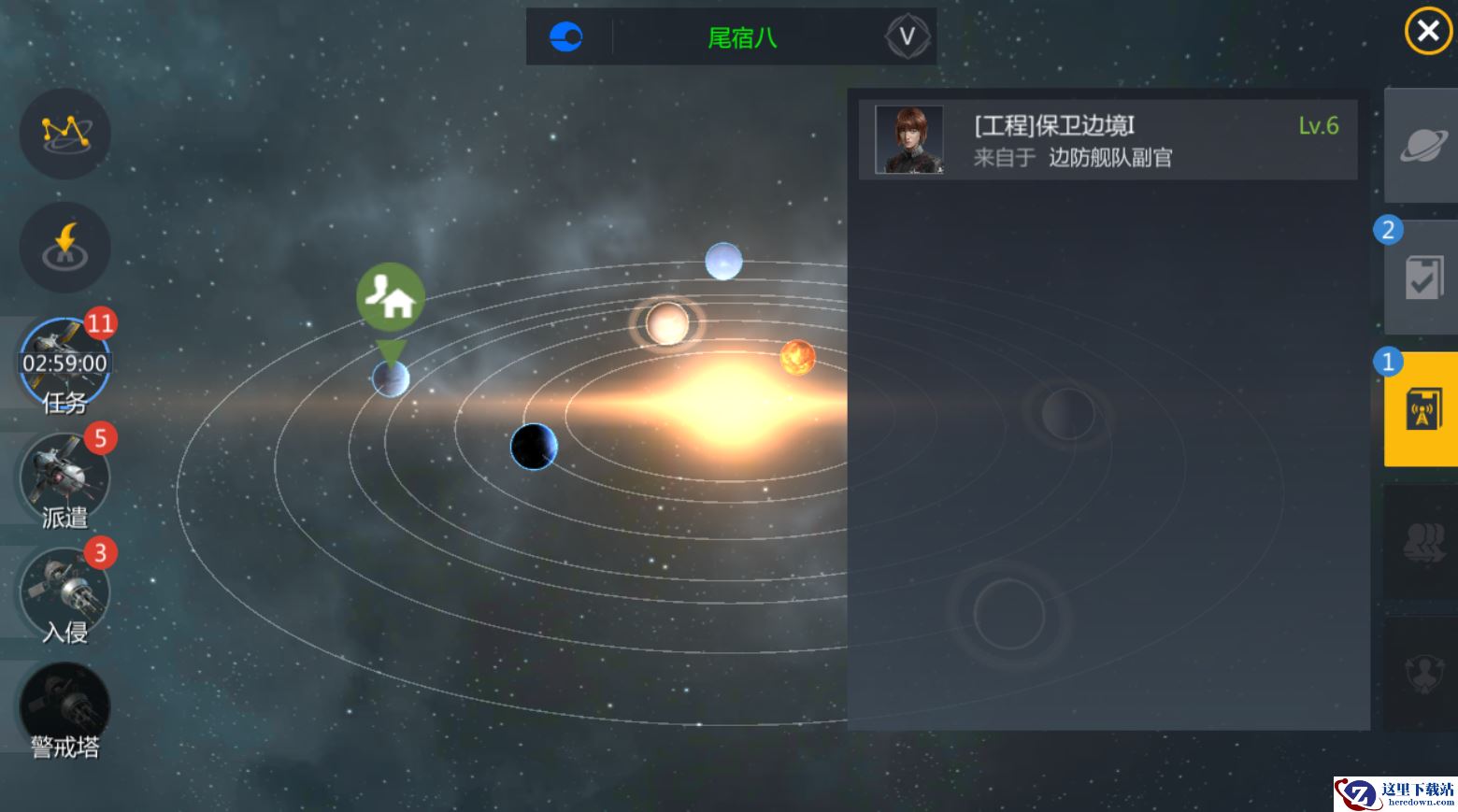Open the dimmed bottom character tab
This screenshot has height=812, width=1458.
coord(1421,671)
